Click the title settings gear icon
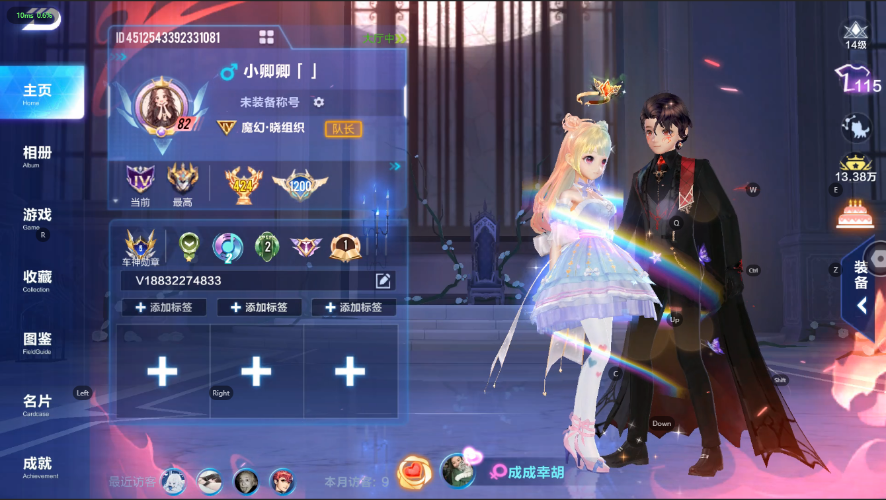This screenshot has height=500, width=886. [319, 102]
